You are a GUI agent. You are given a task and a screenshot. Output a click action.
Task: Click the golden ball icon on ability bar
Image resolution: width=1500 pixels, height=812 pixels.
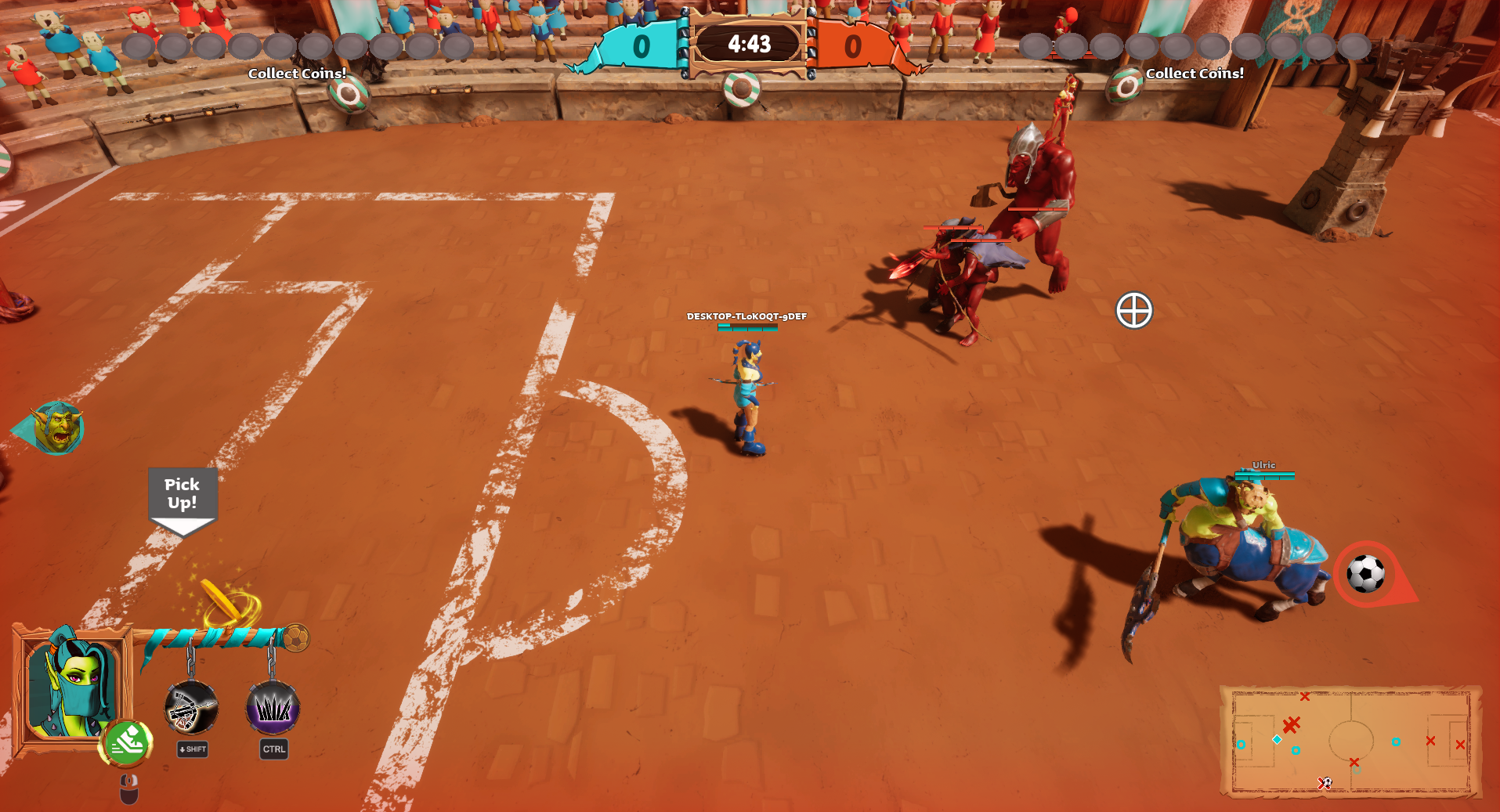(x=295, y=638)
